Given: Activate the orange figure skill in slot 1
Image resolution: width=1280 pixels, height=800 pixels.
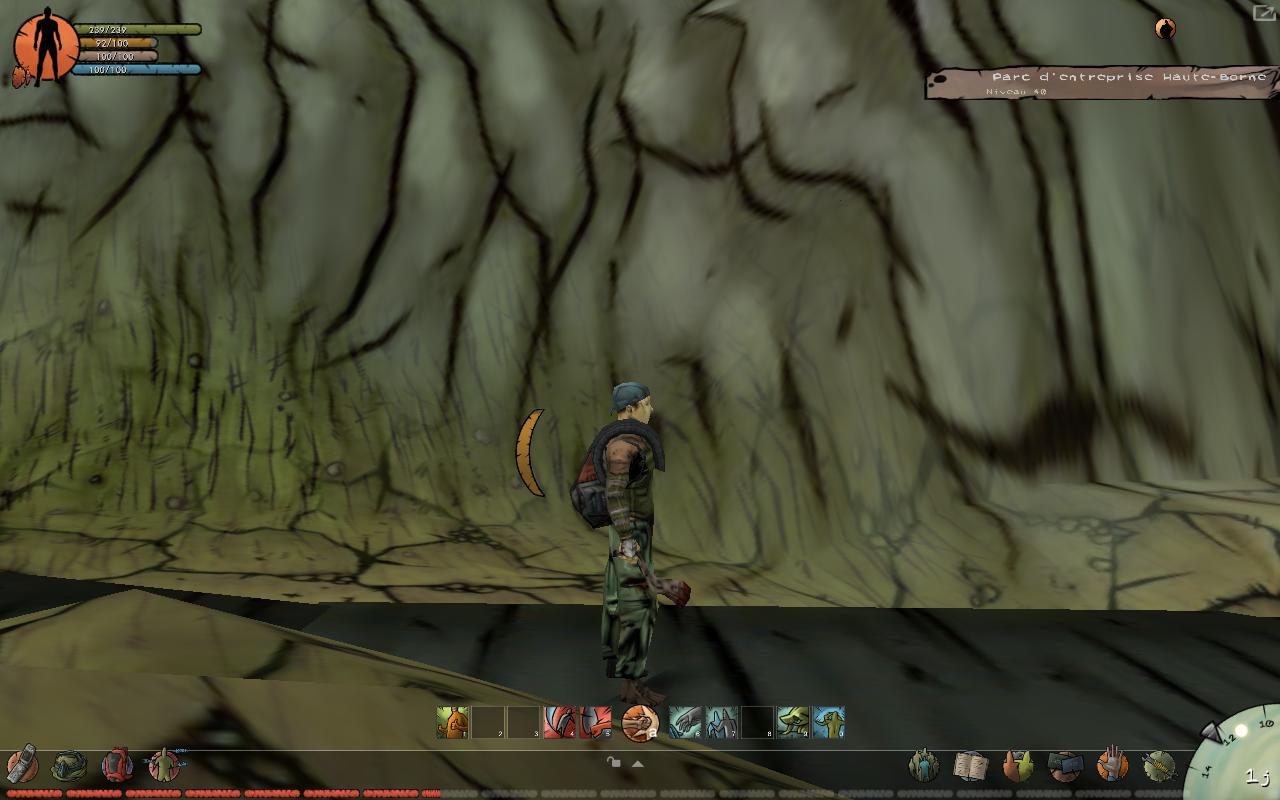Looking at the screenshot, I should pos(452,722).
